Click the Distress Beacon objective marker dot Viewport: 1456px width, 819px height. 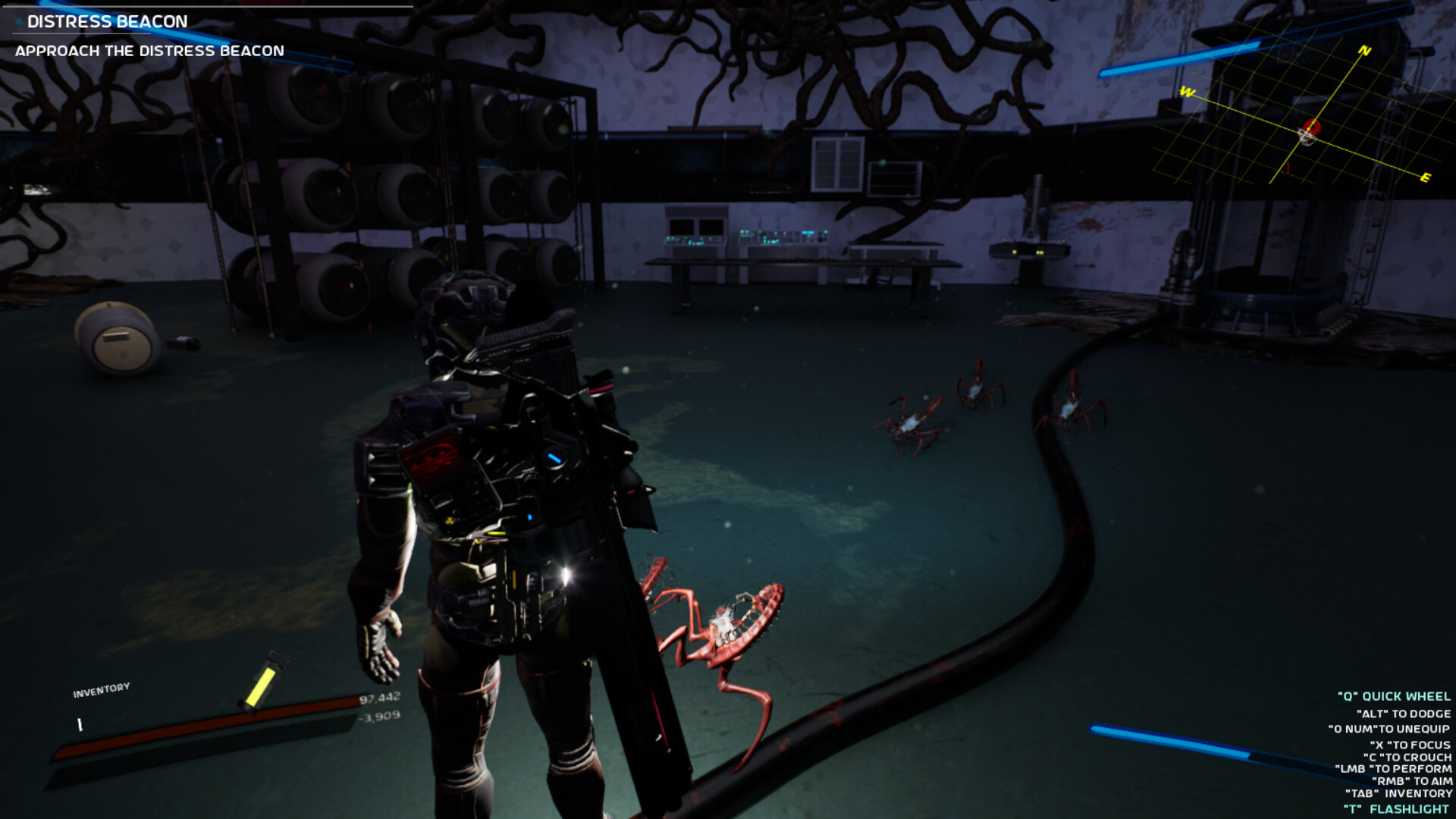17,22
